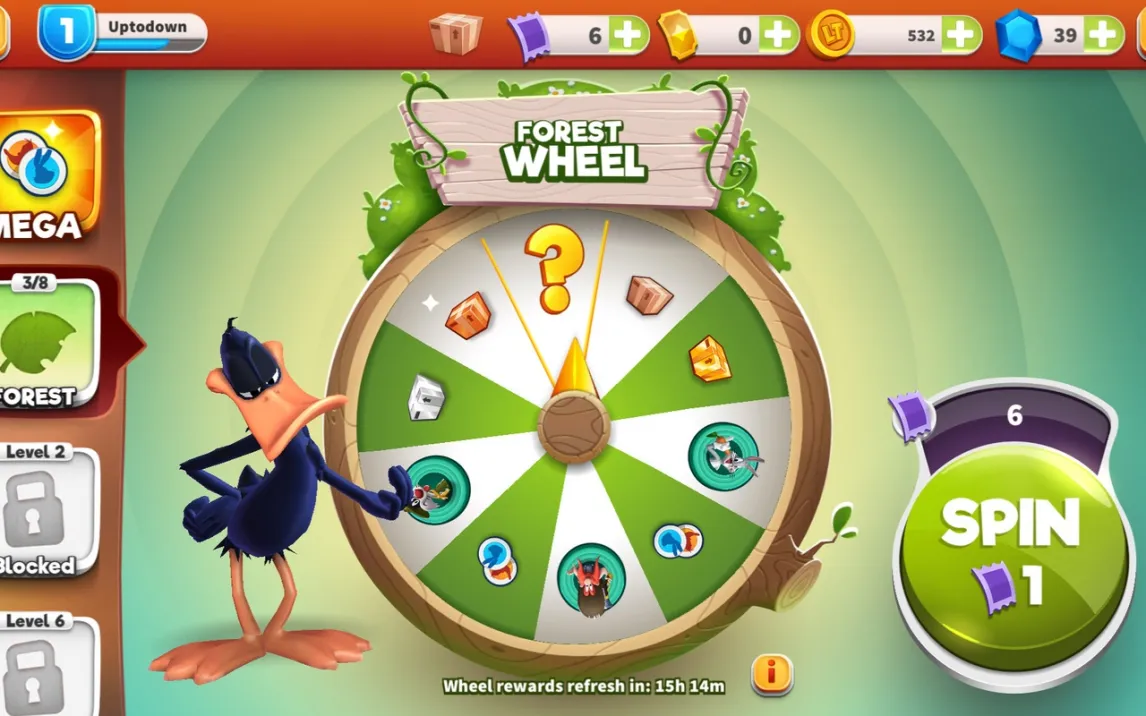Open the Uptodown player profile

pos(122,31)
